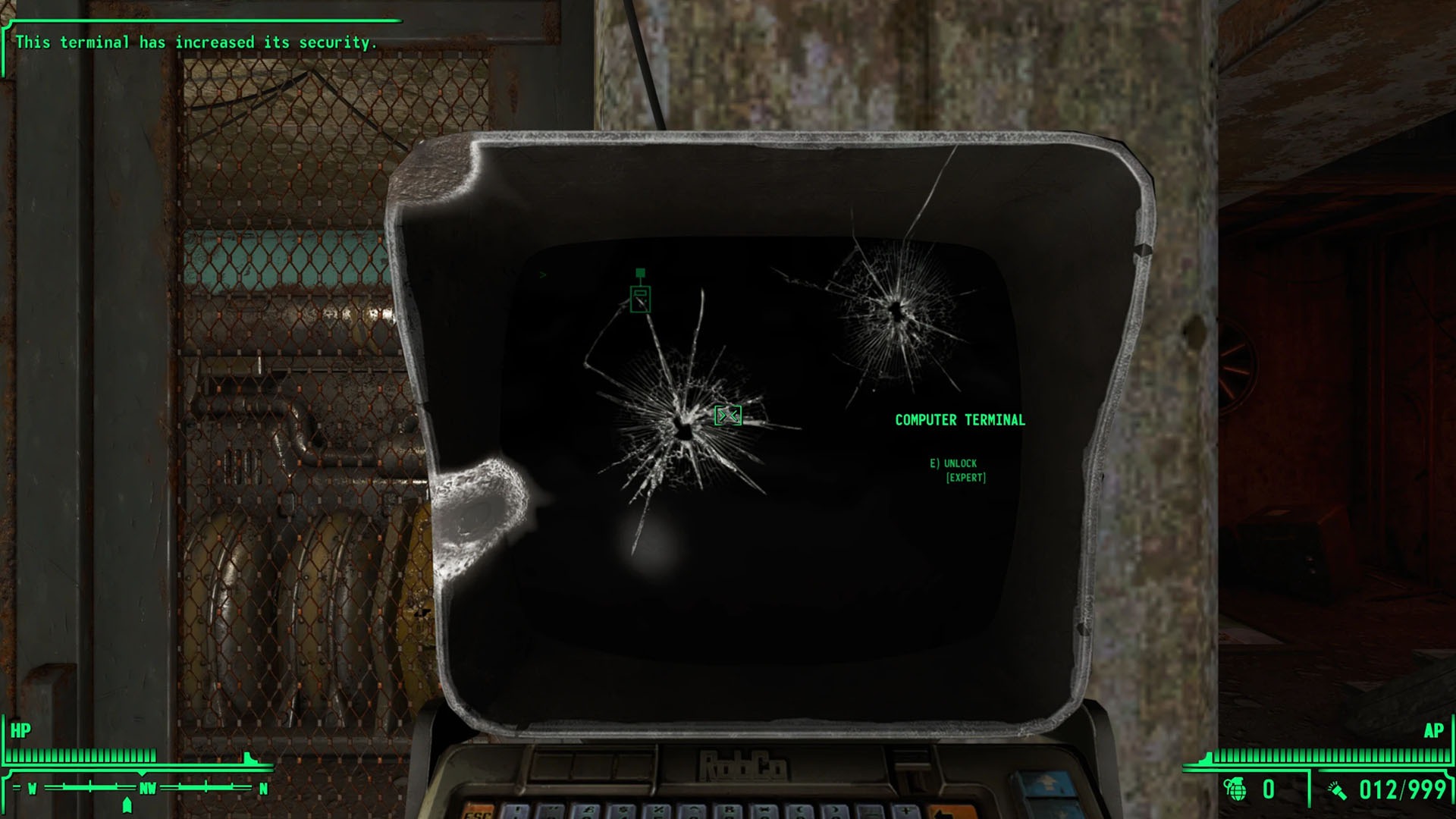Click the green cursor prompt on the terminal screen
The height and width of the screenshot is (819, 1456).
tap(541, 275)
